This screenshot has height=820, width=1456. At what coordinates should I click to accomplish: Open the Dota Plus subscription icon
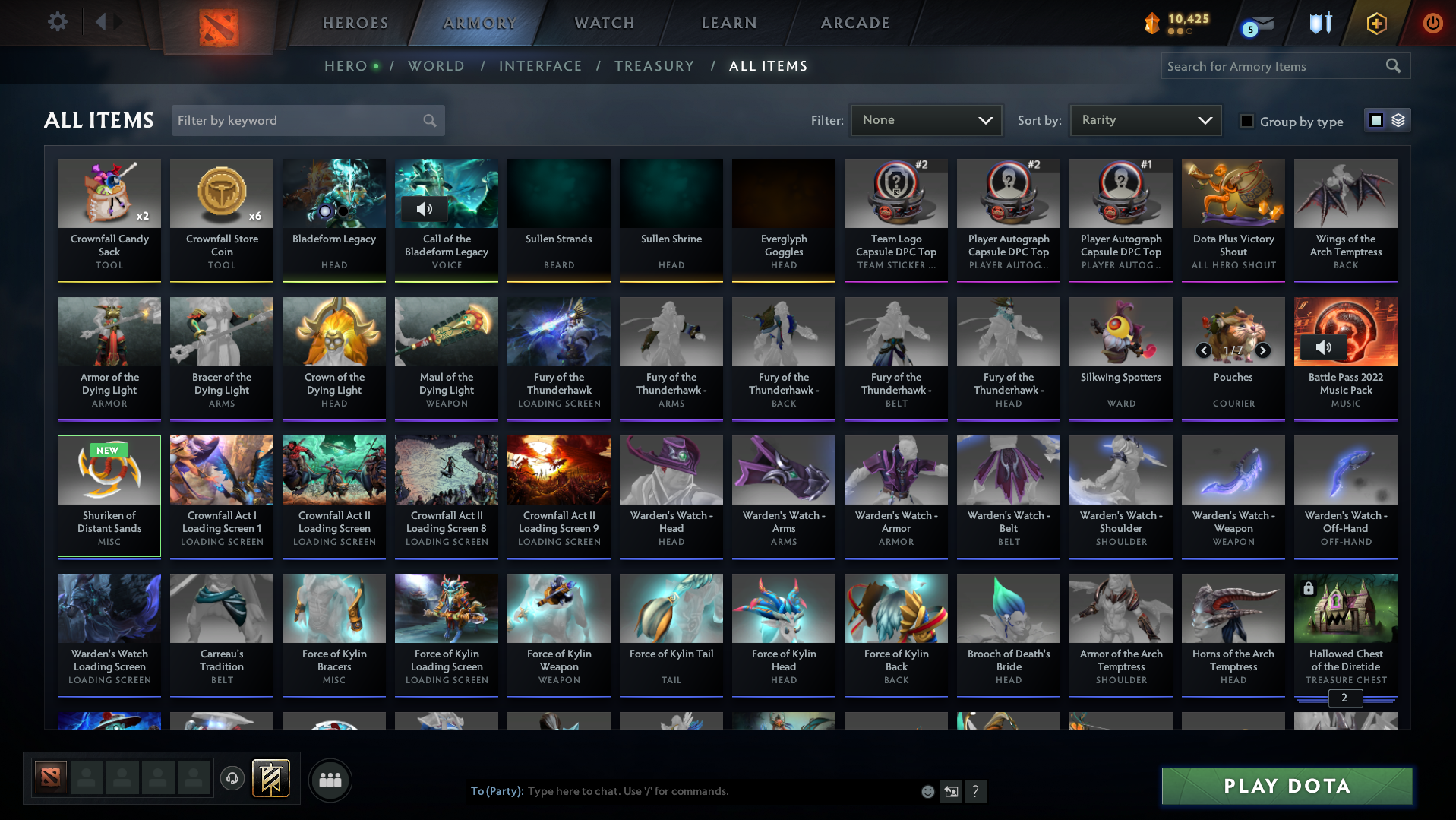pyautogui.click(x=1377, y=24)
